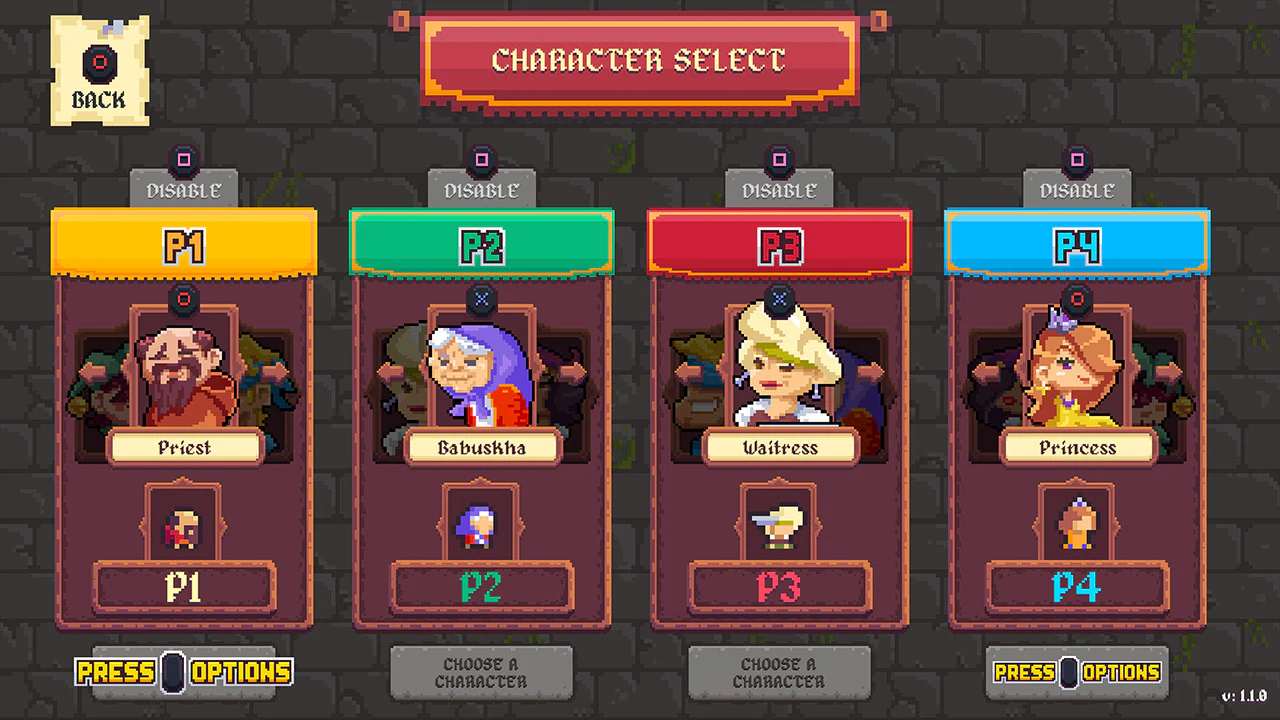Click the Character Select title banner
This screenshot has height=720, width=1280.
tap(639, 62)
